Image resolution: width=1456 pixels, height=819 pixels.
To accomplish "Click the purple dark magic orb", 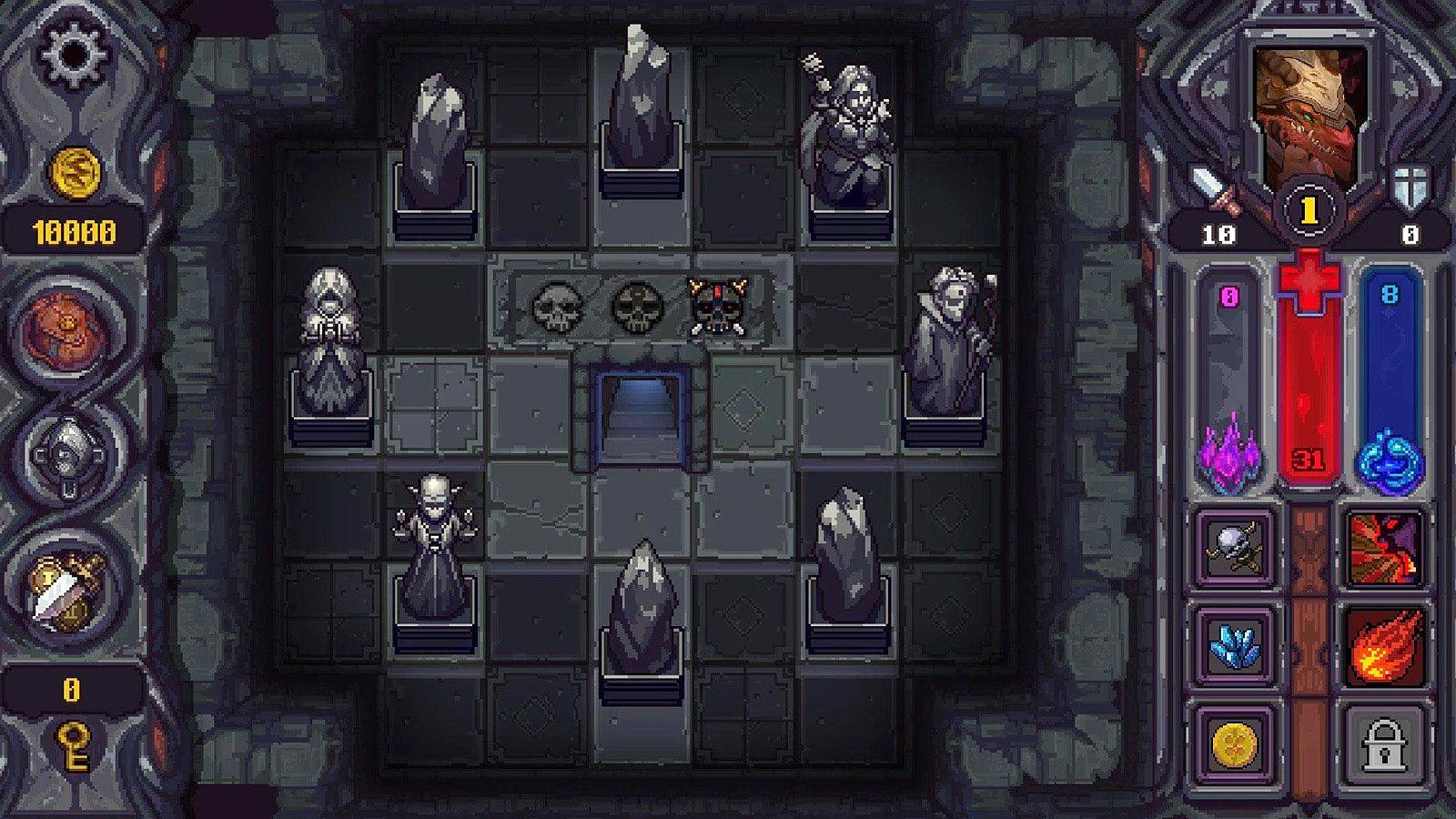I will pos(1229,453).
